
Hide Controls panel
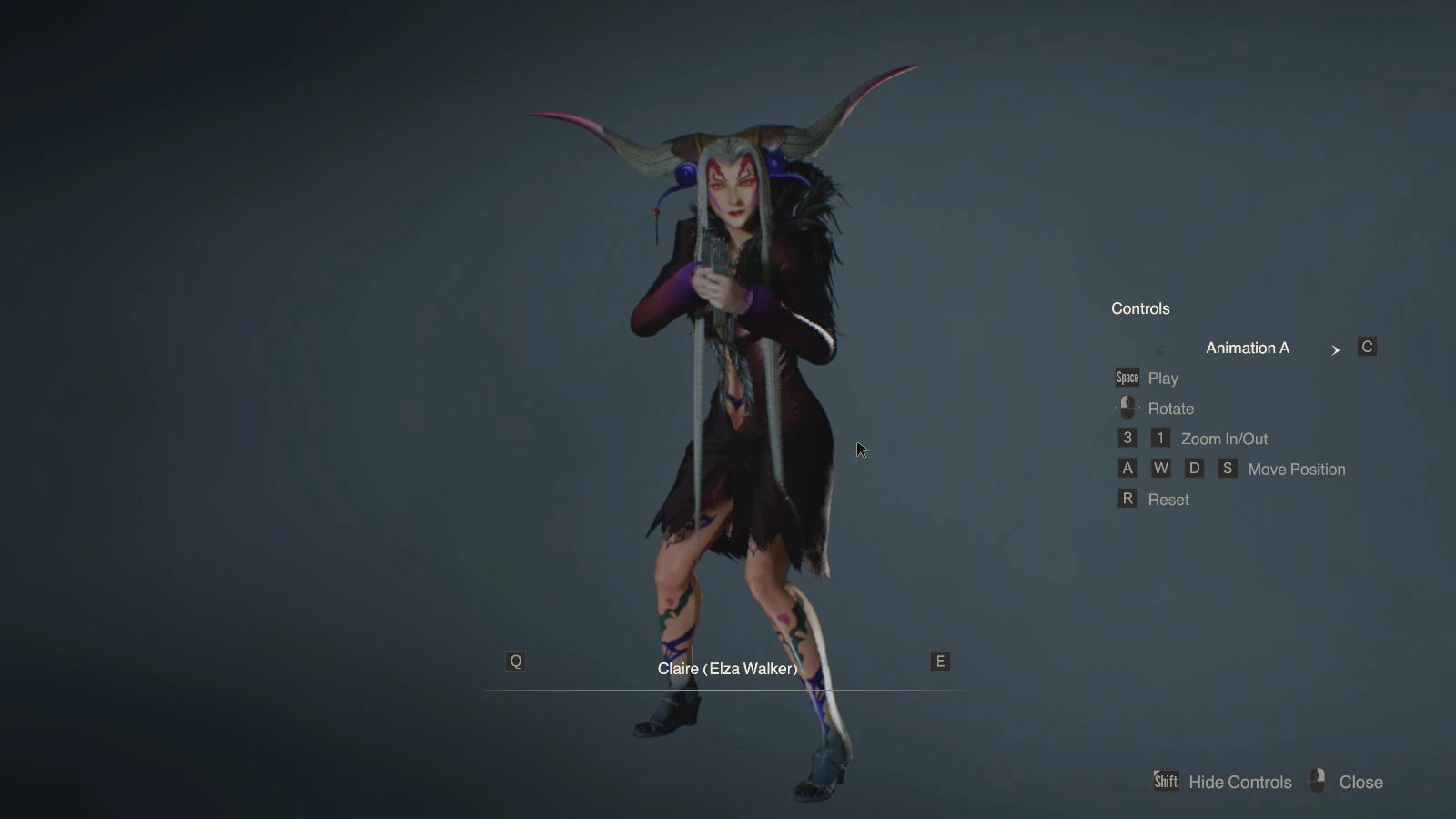tap(1239, 782)
